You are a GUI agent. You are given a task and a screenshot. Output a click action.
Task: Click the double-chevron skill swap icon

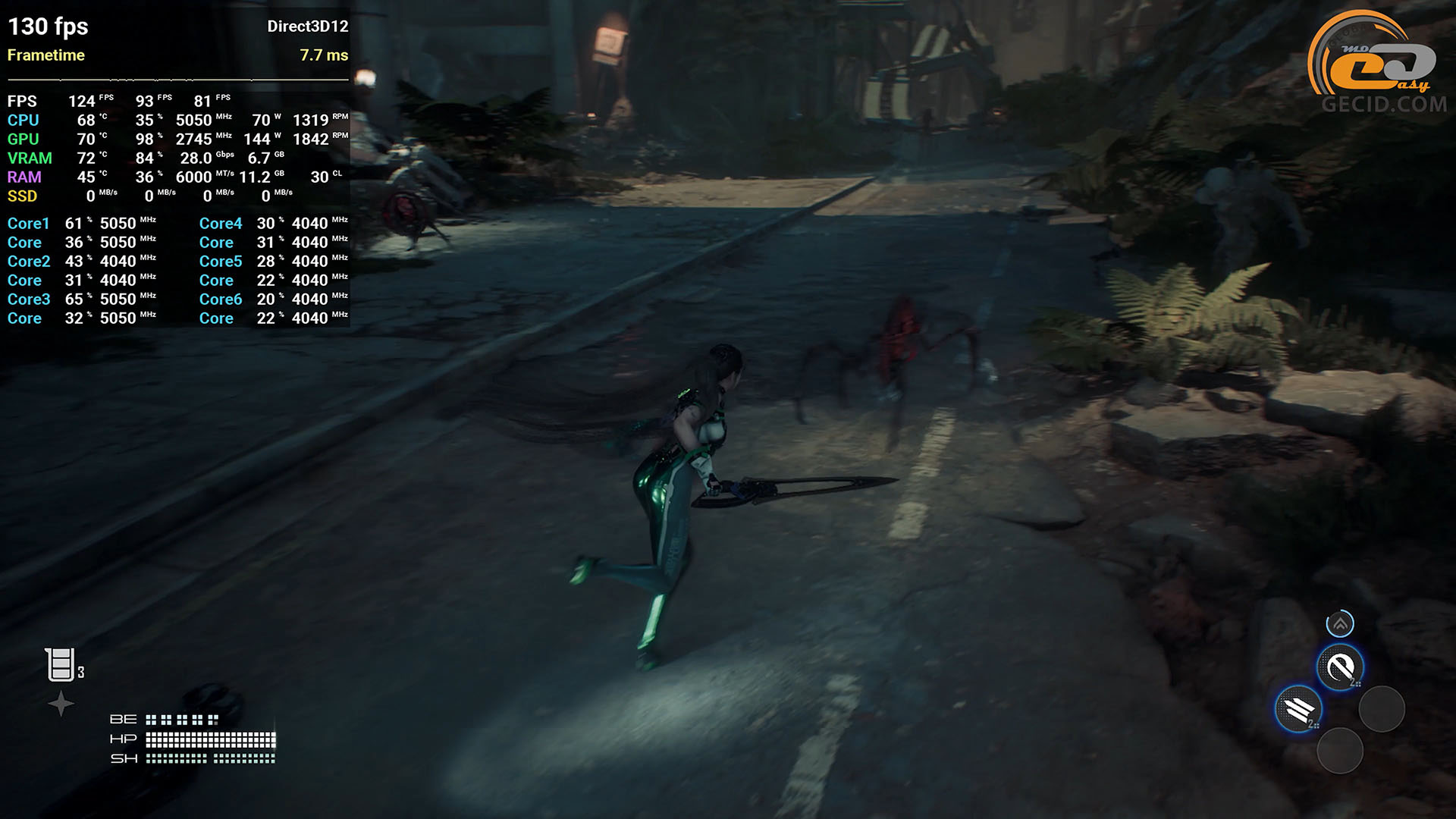pyautogui.click(x=1340, y=624)
